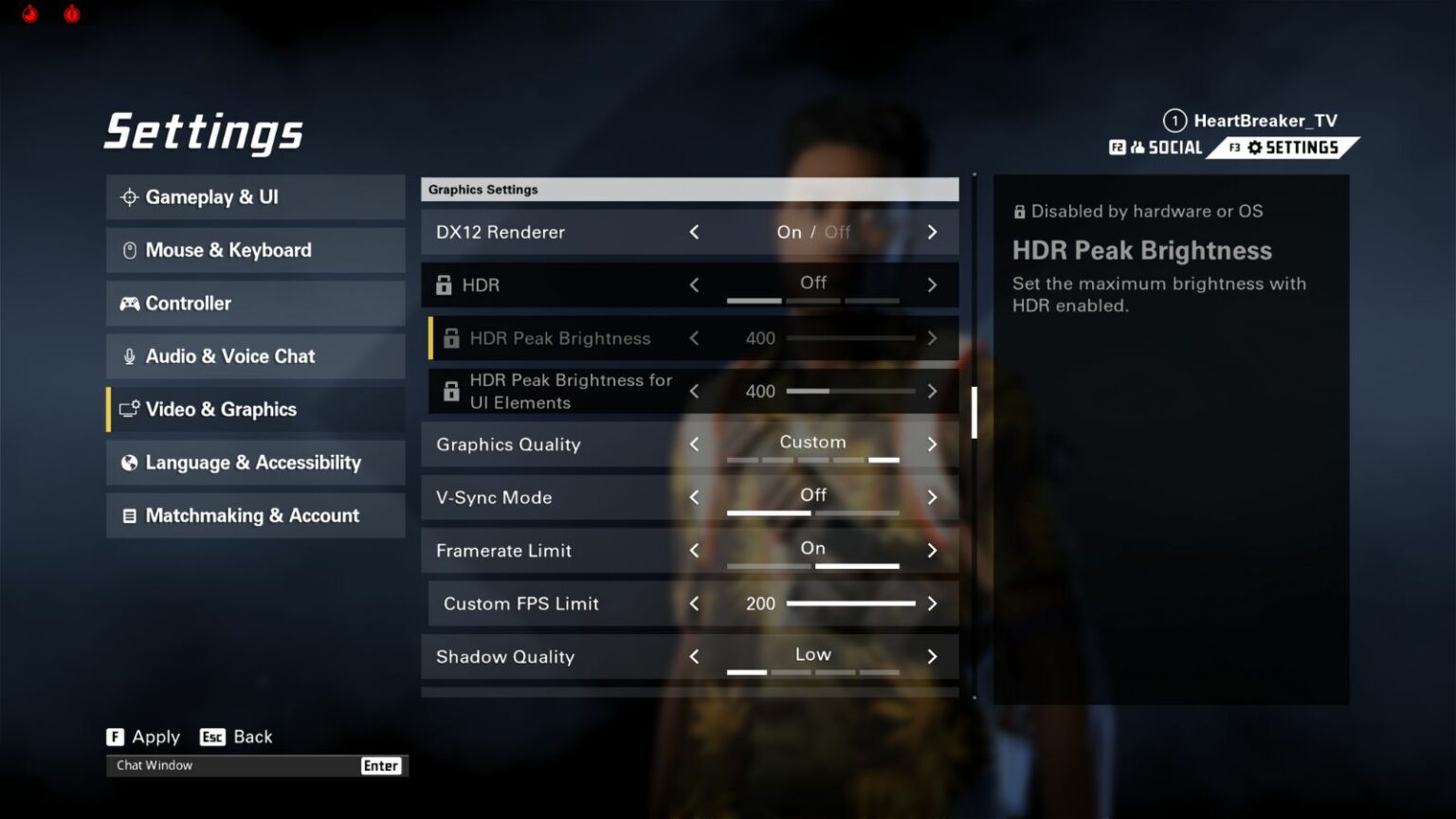Choose Language & Accessibility section

(255, 463)
